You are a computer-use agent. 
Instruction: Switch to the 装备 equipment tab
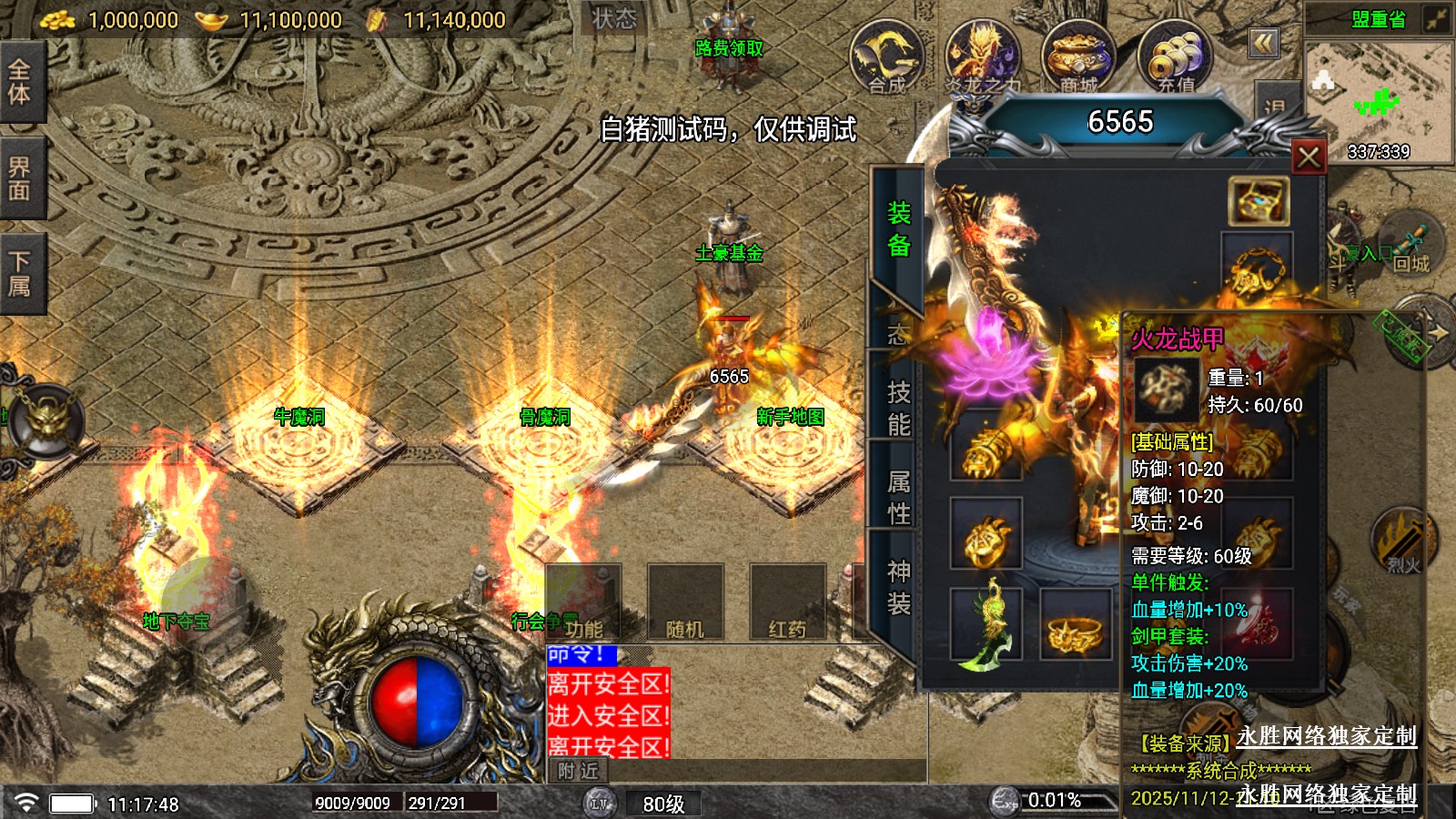tap(898, 229)
